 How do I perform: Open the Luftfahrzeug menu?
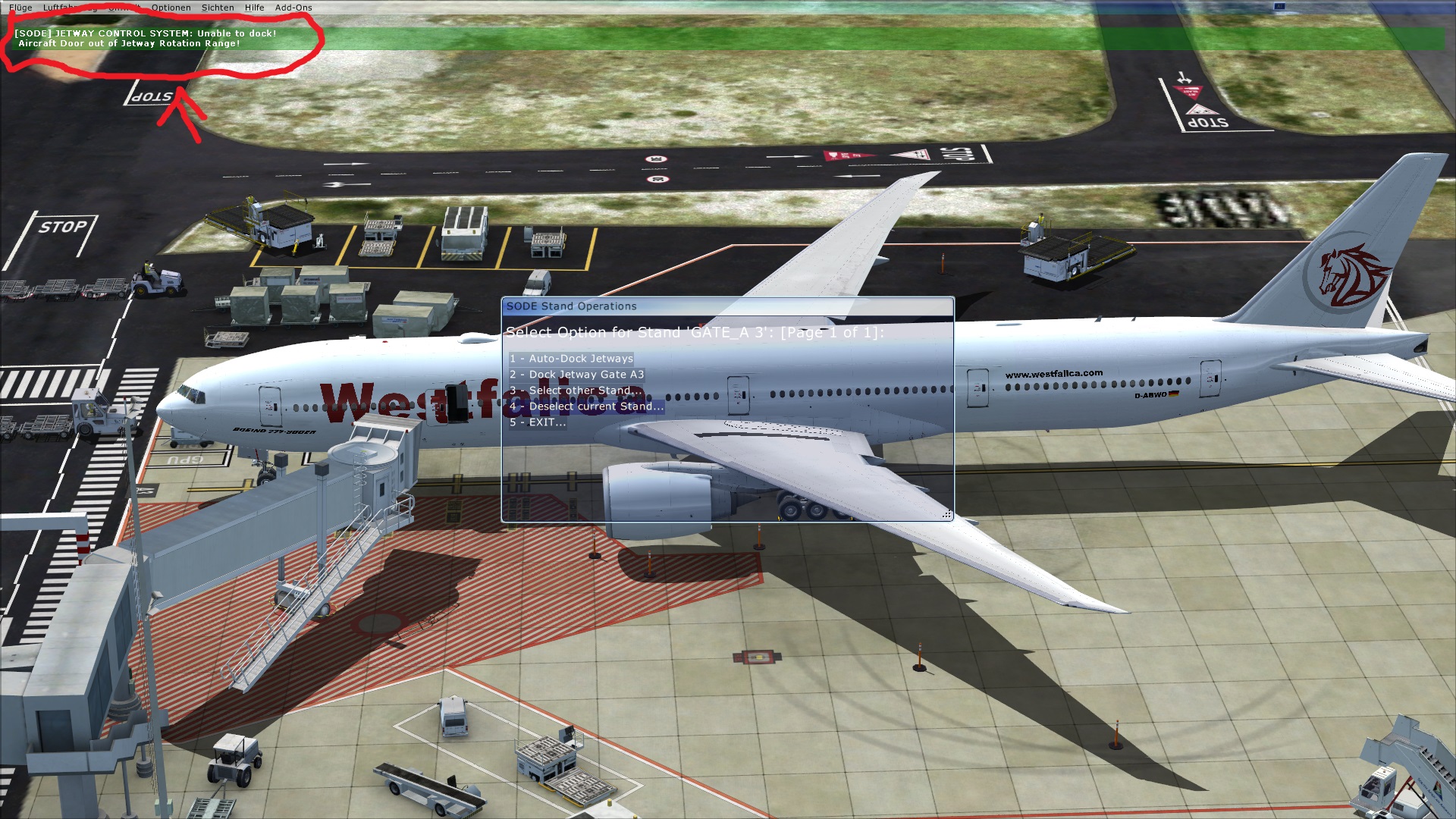click(68, 8)
